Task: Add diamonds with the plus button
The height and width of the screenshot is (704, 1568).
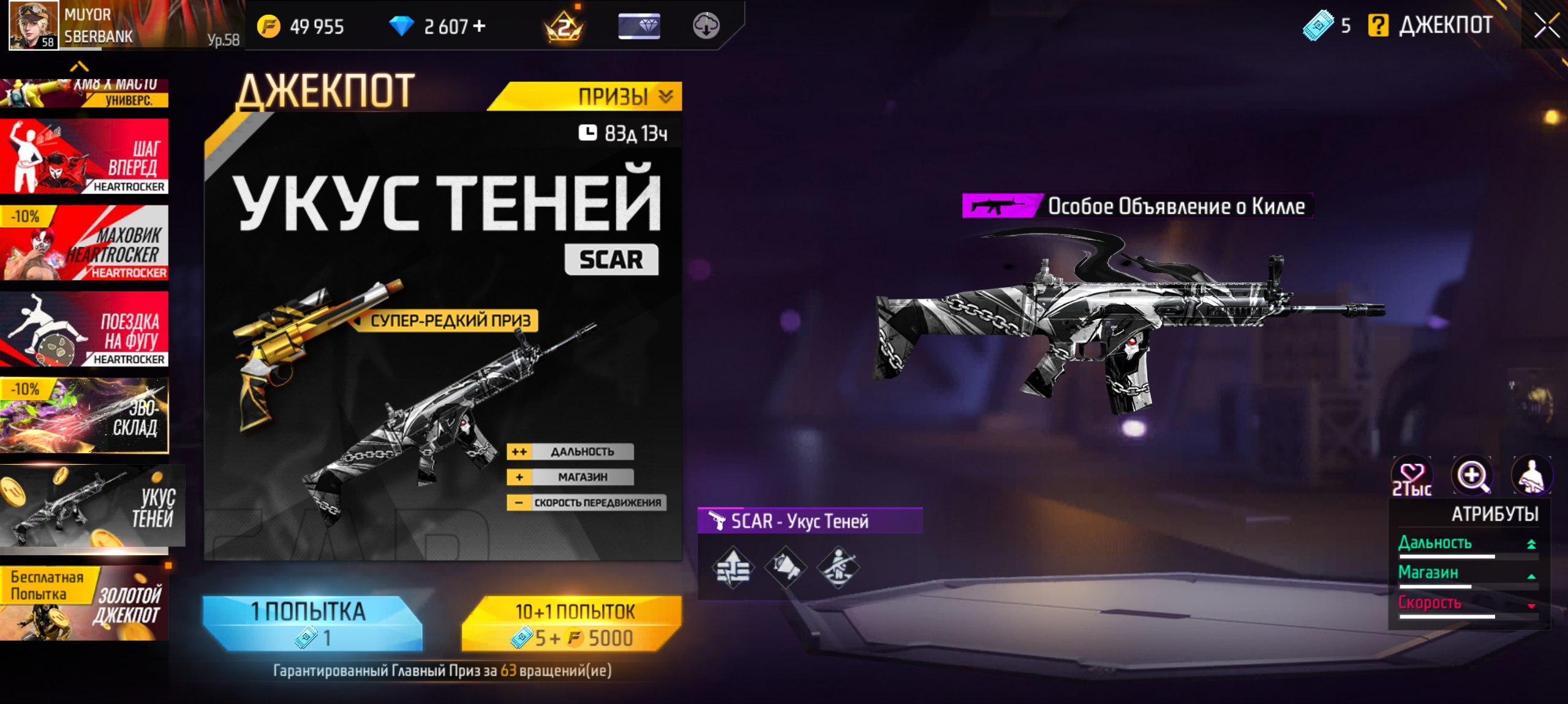Action: 480,26
